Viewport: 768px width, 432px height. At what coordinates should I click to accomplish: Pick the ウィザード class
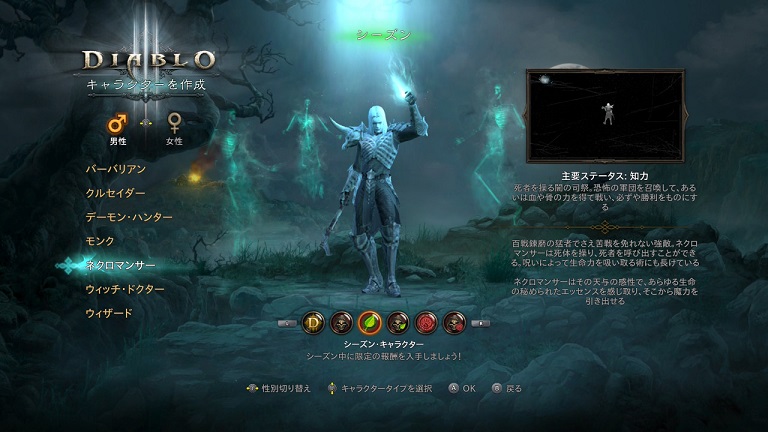[109, 313]
